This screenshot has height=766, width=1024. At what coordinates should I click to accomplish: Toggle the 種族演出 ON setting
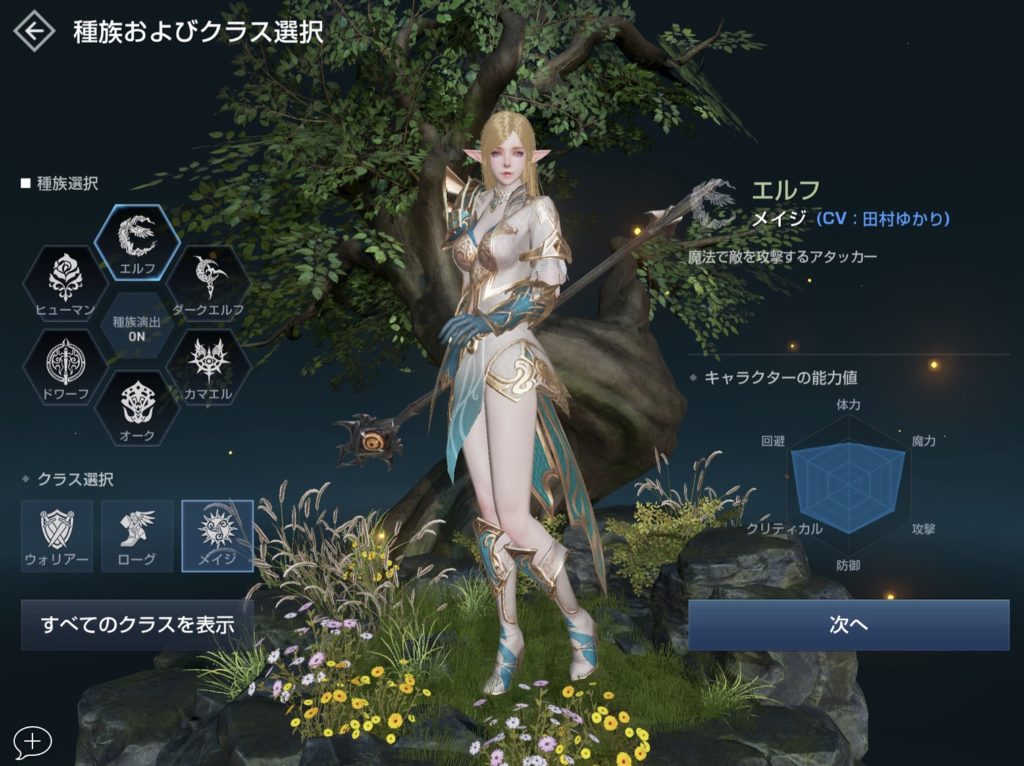(x=136, y=326)
